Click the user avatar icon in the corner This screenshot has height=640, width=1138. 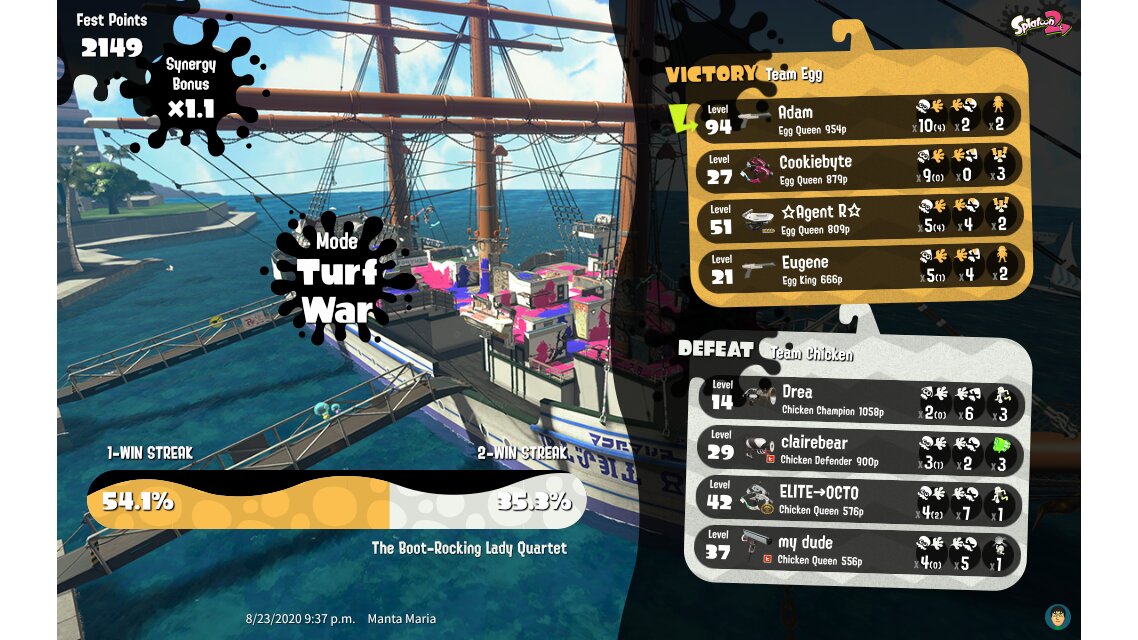(x=1057, y=616)
